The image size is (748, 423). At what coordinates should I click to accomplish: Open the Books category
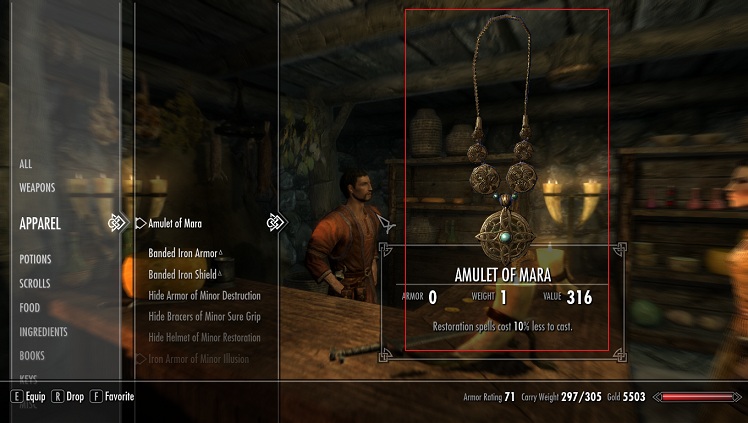32,356
